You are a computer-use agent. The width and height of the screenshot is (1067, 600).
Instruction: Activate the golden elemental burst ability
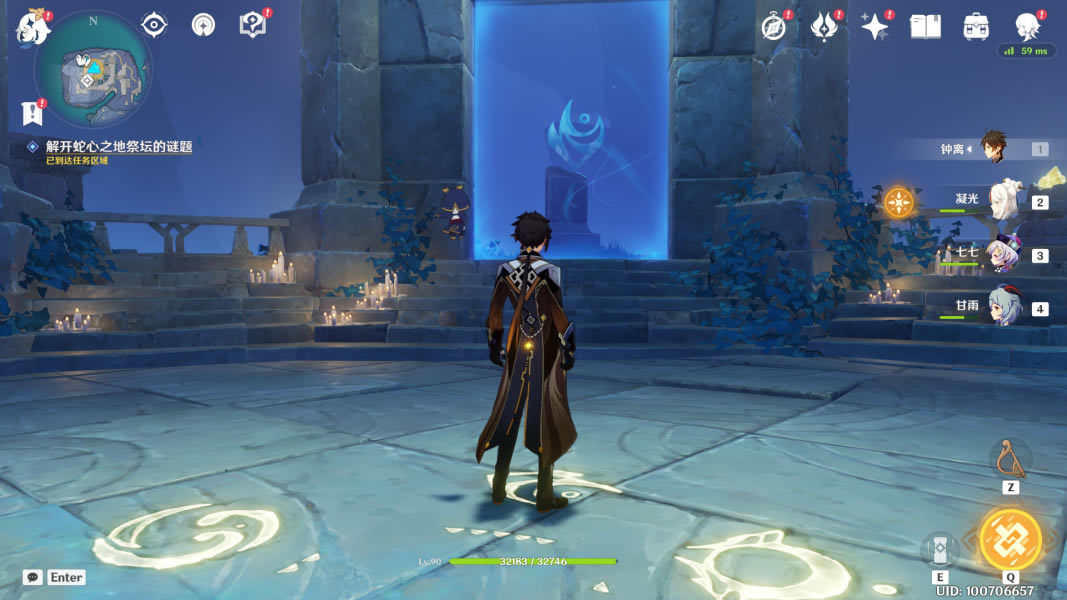[1010, 540]
